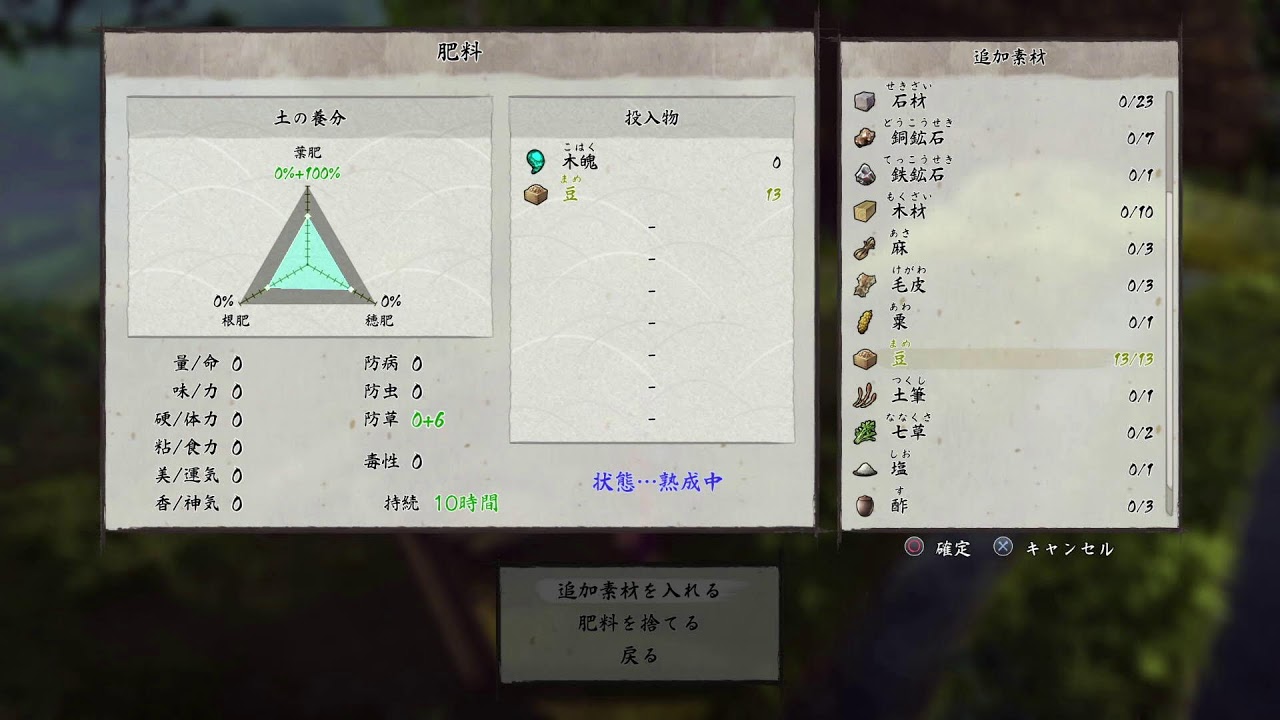Choose 戻る to go back
The image size is (1280, 720).
coord(639,656)
